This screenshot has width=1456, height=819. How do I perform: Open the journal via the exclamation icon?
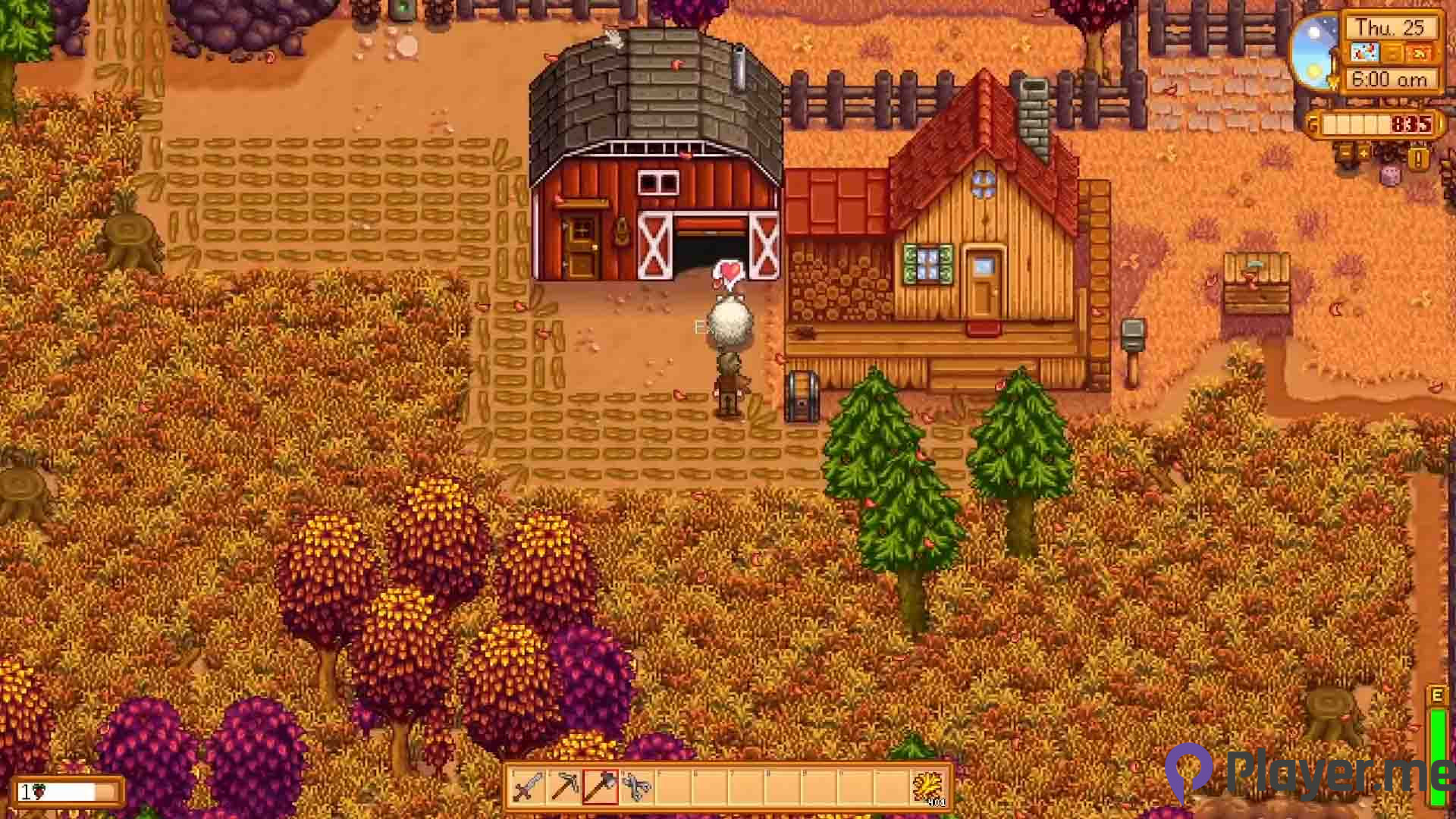(x=1418, y=158)
